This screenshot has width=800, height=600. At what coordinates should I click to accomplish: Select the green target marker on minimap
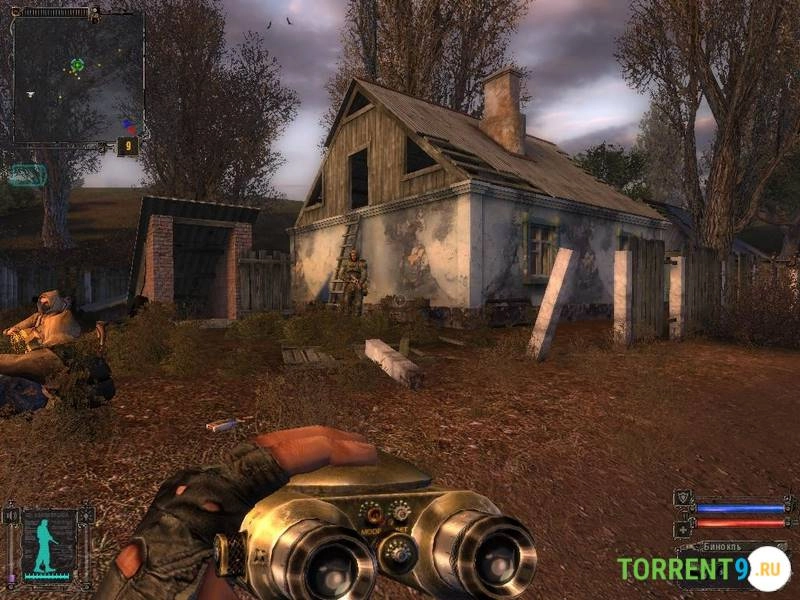77,66
